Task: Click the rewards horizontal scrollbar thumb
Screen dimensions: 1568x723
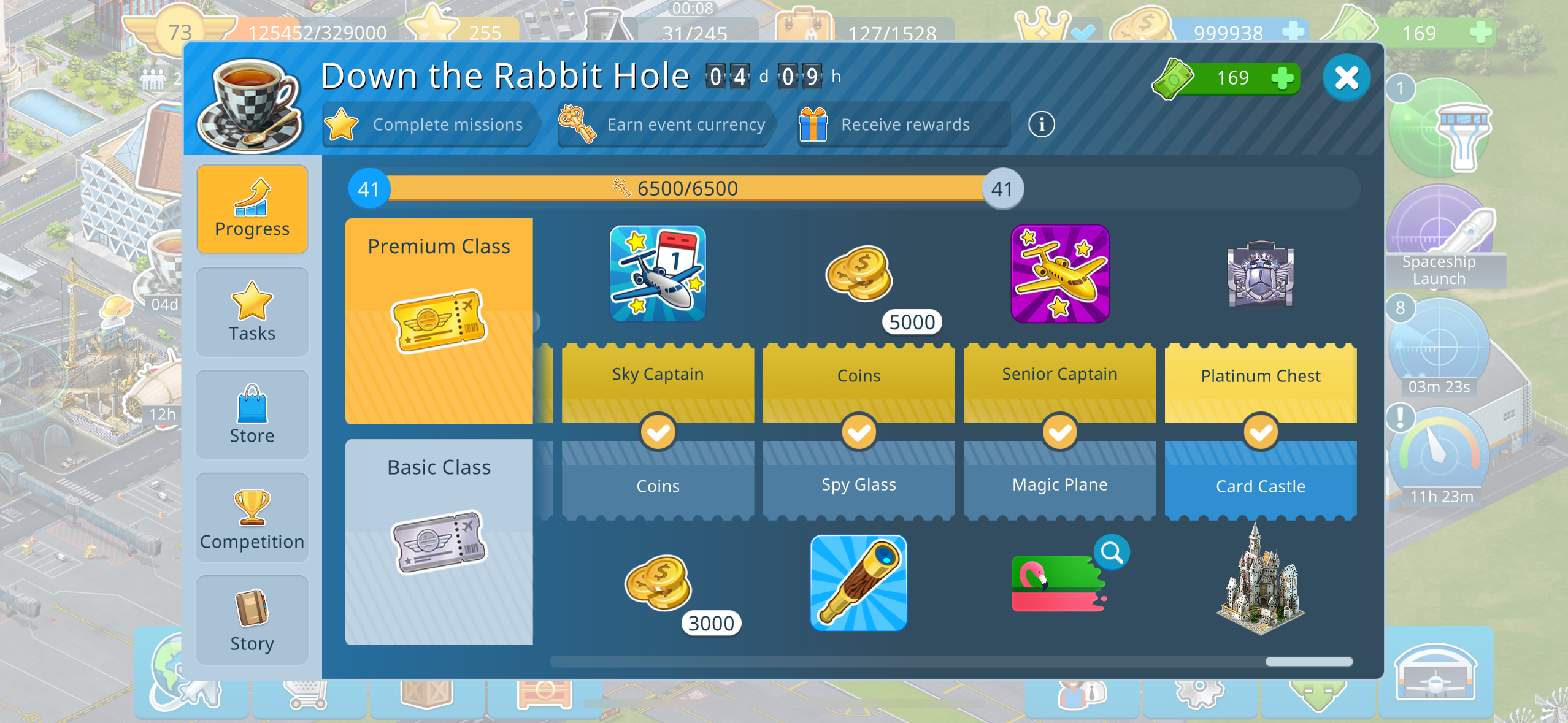Action: click(1309, 661)
